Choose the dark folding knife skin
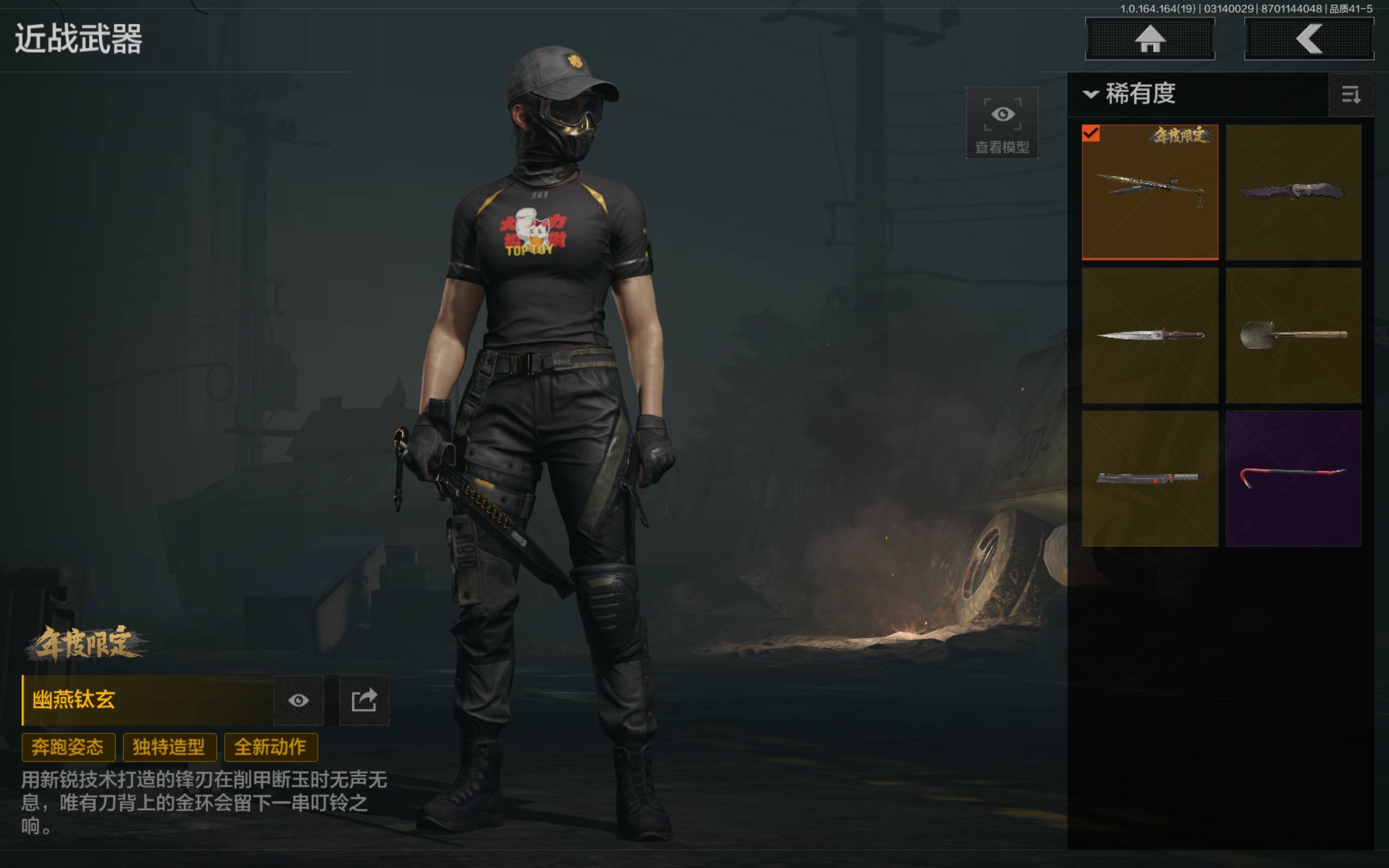 click(x=1293, y=192)
